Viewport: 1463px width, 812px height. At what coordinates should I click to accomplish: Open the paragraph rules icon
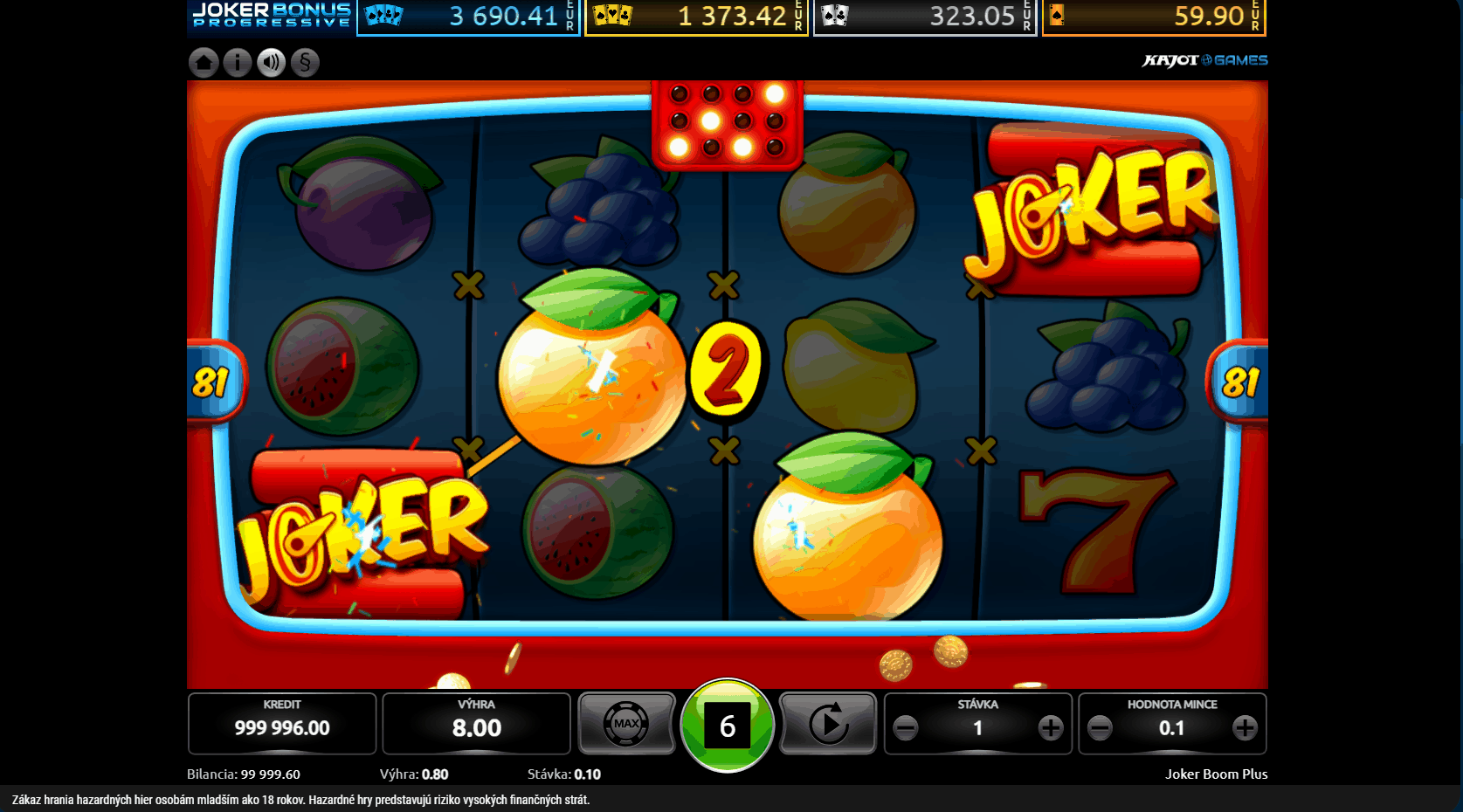[305, 62]
